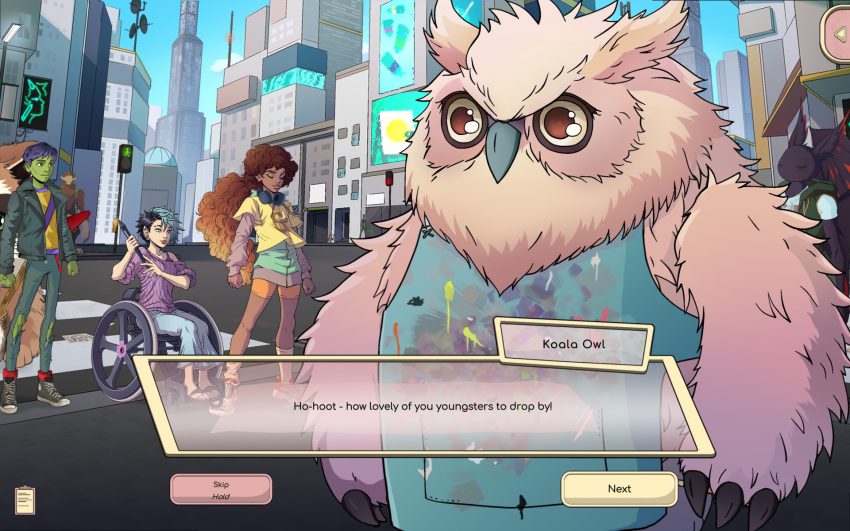The height and width of the screenshot is (531, 850).
Task: Open the clipboard notes icon
Action: tap(25, 500)
